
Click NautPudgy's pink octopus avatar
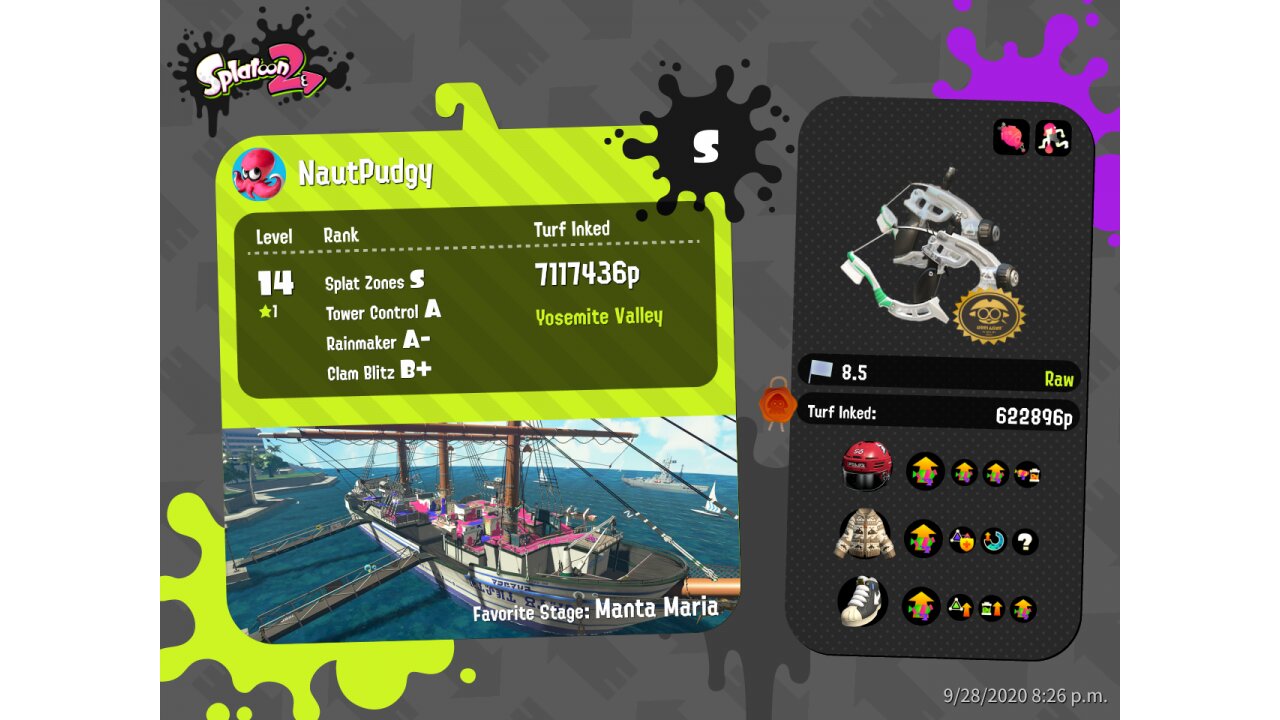(x=259, y=173)
